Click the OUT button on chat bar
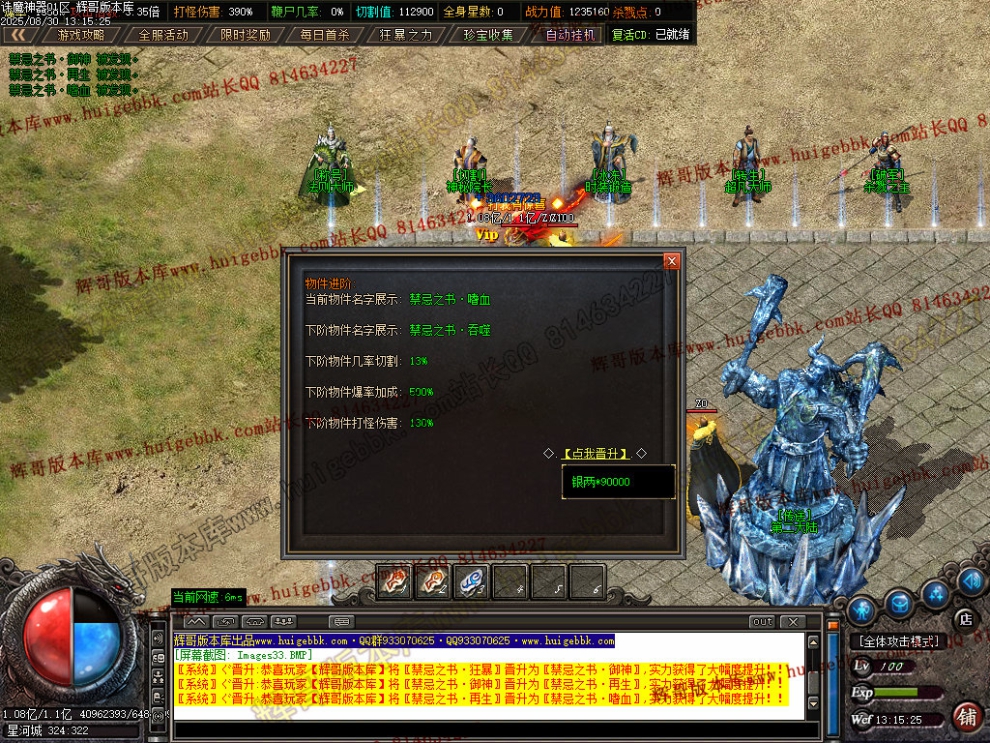990x743 pixels. pyautogui.click(x=762, y=622)
